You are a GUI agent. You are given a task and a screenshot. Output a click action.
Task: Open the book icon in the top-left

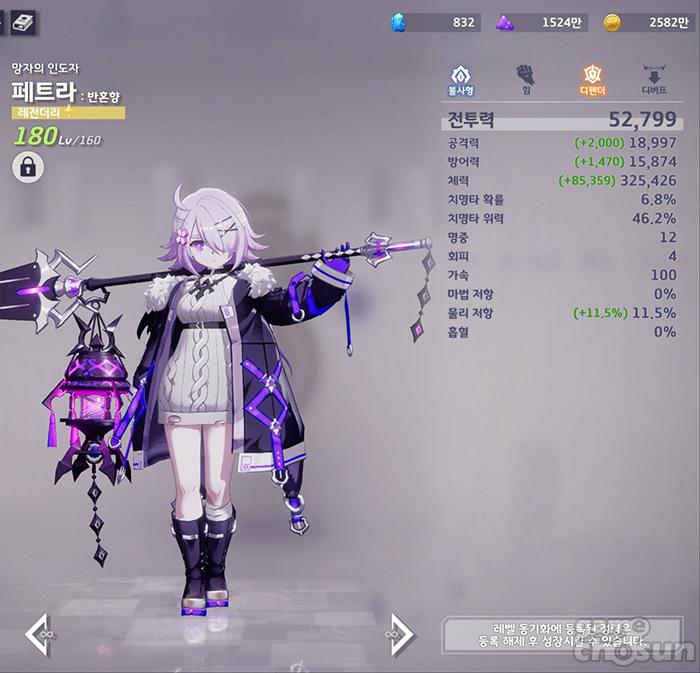pos(23,21)
